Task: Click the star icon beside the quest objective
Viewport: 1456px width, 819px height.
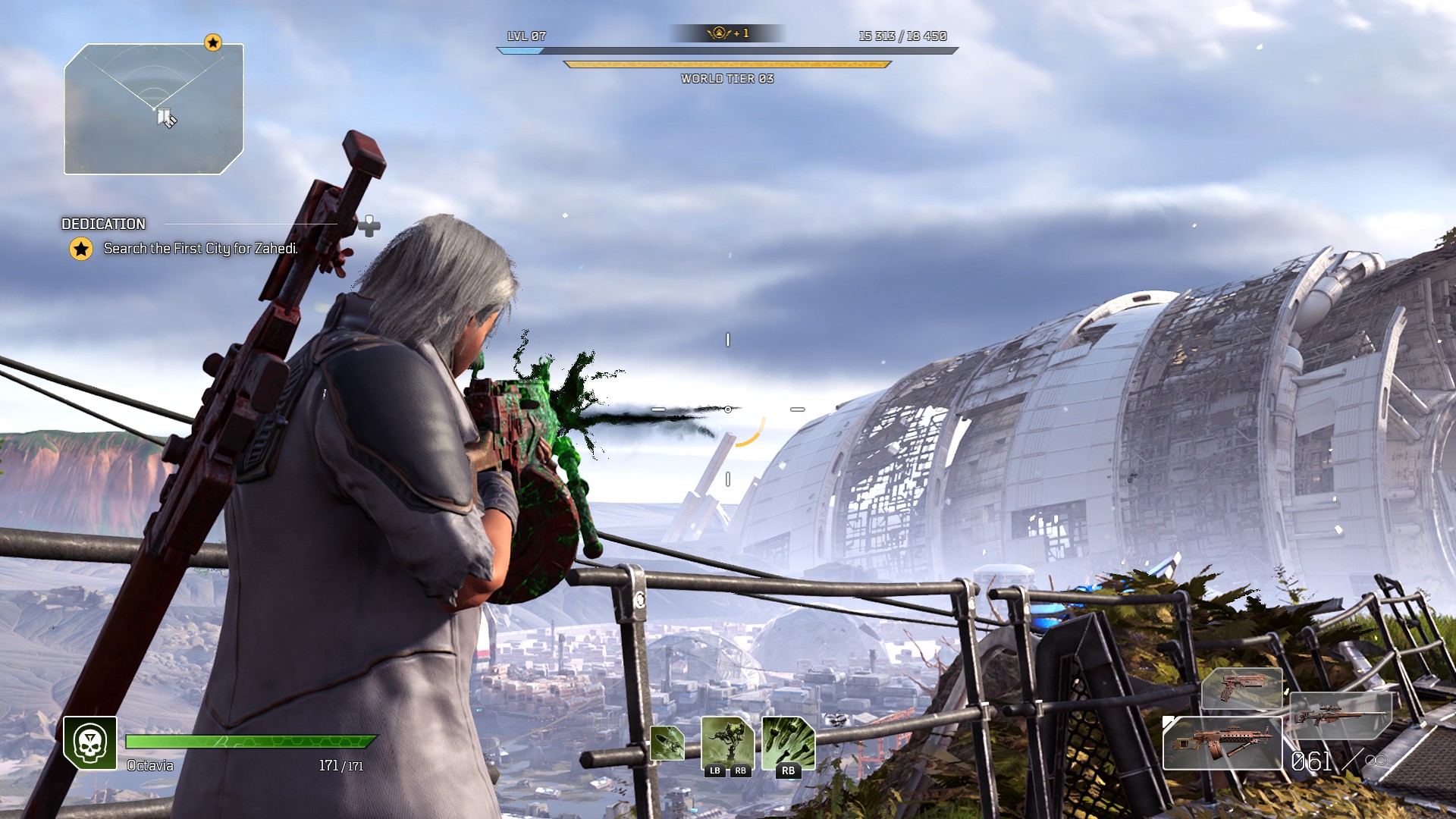Action: 81,249
